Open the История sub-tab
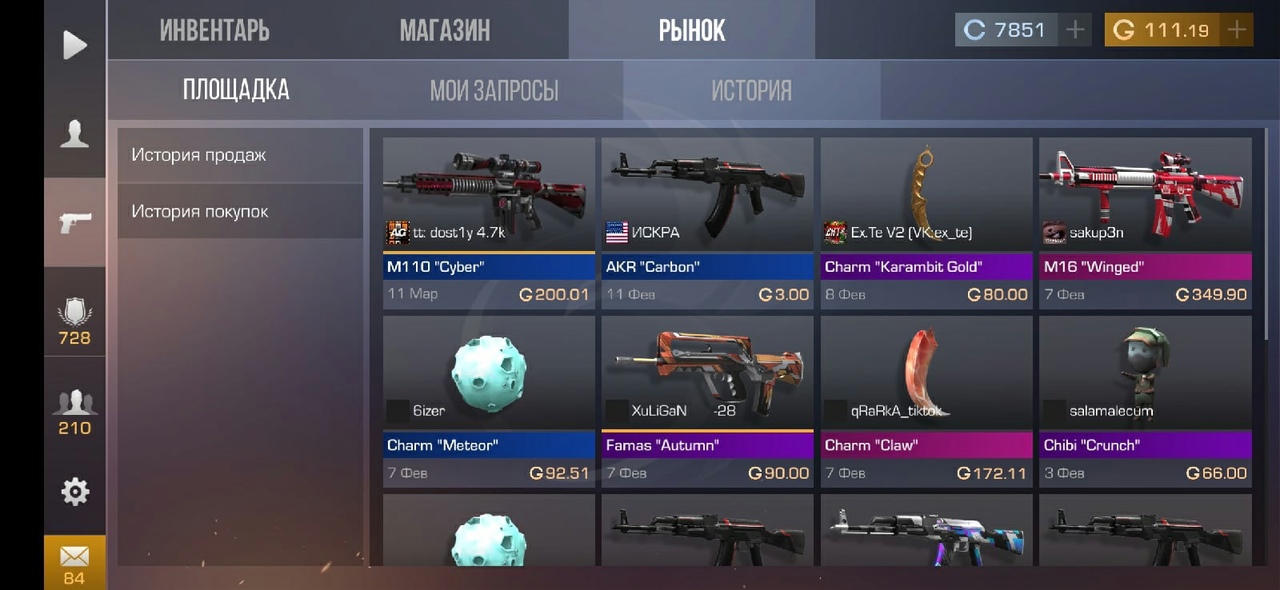Screen dimensions: 1280x590 click(x=751, y=91)
